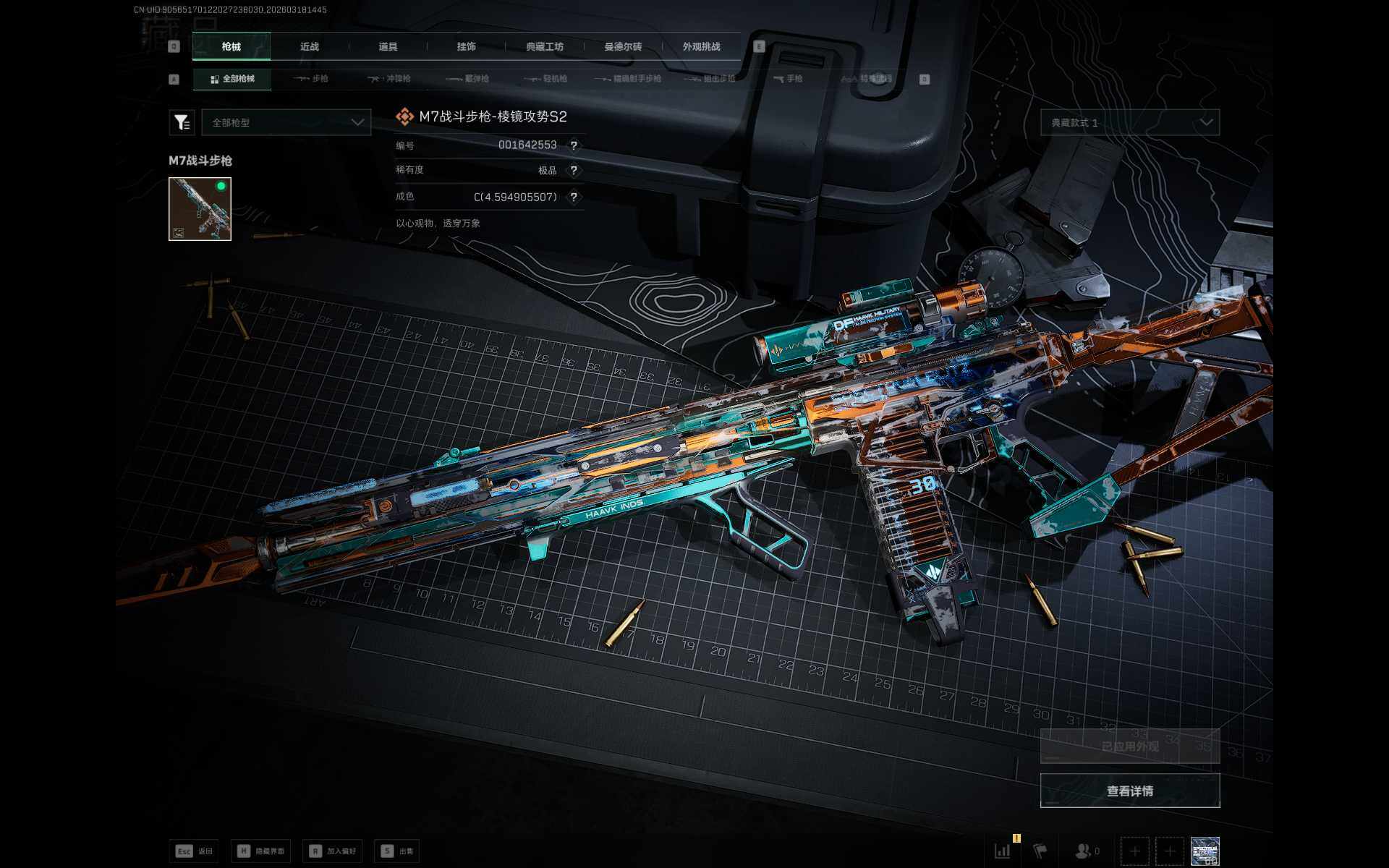Switch to the 外观挑战 challenges tab

pos(701,46)
